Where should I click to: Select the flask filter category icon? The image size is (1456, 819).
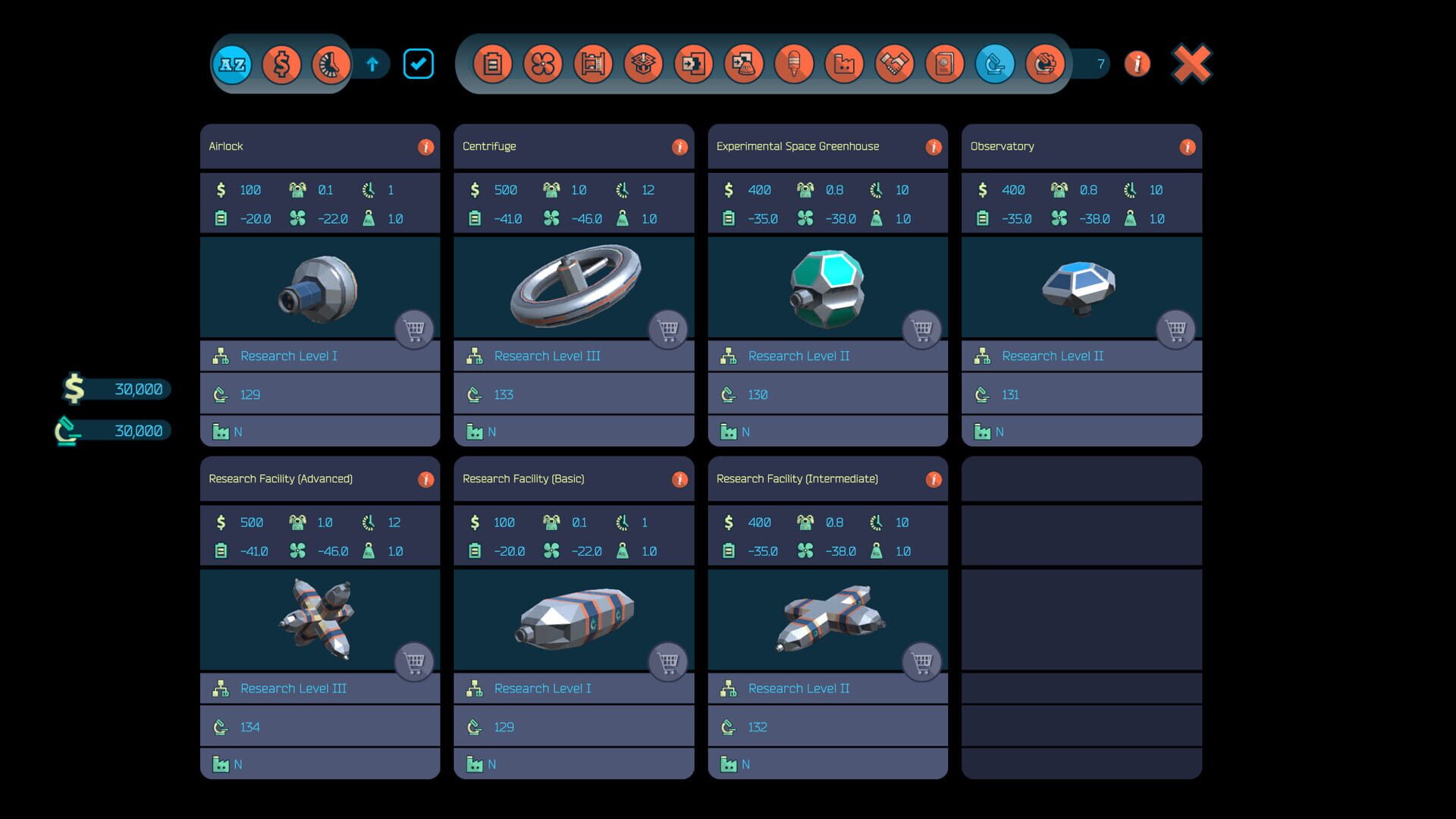pyautogui.click(x=745, y=64)
